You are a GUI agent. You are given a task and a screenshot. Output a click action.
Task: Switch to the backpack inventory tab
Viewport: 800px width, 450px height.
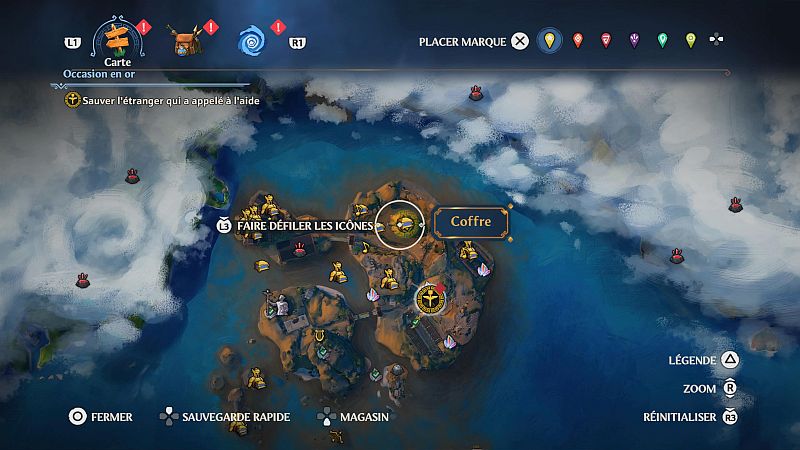click(x=187, y=42)
